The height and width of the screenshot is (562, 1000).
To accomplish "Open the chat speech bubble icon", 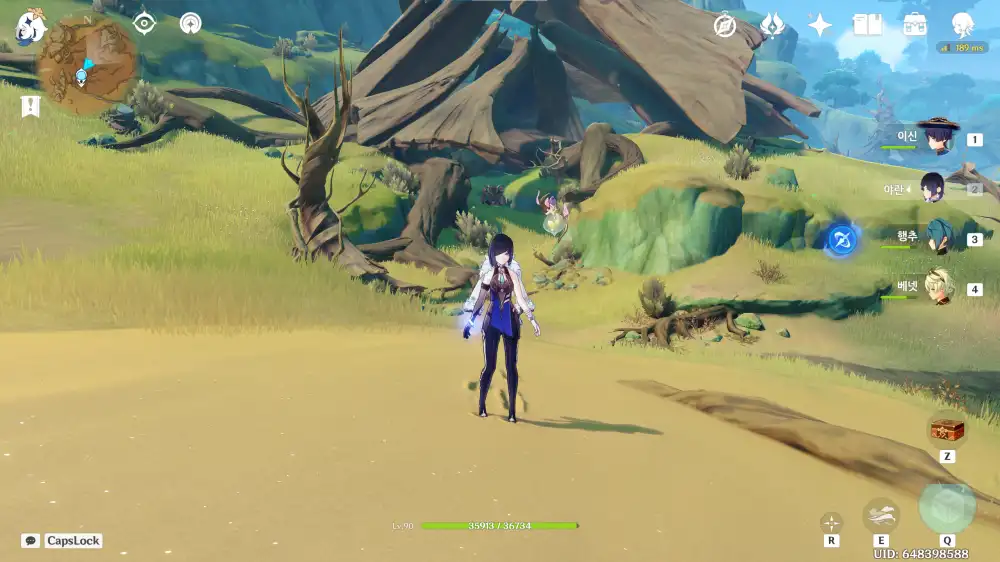I will pos(31,541).
